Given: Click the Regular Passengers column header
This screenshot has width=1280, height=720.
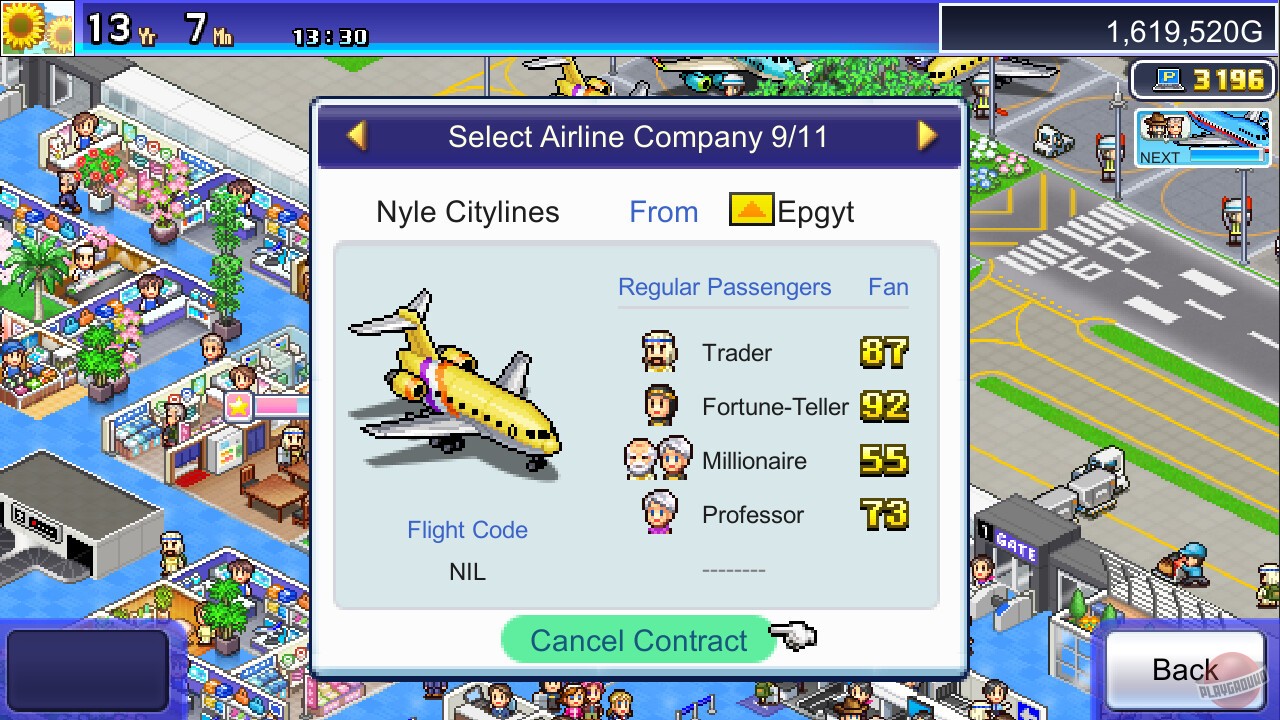Looking at the screenshot, I should click(724, 287).
